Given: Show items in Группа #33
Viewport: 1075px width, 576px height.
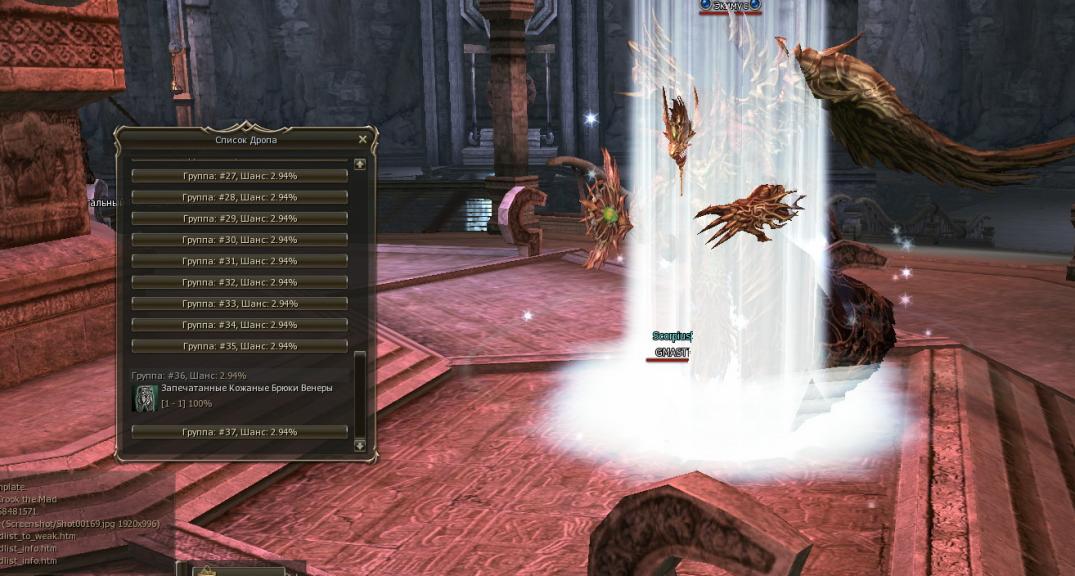Looking at the screenshot, I should pos(240,303).
